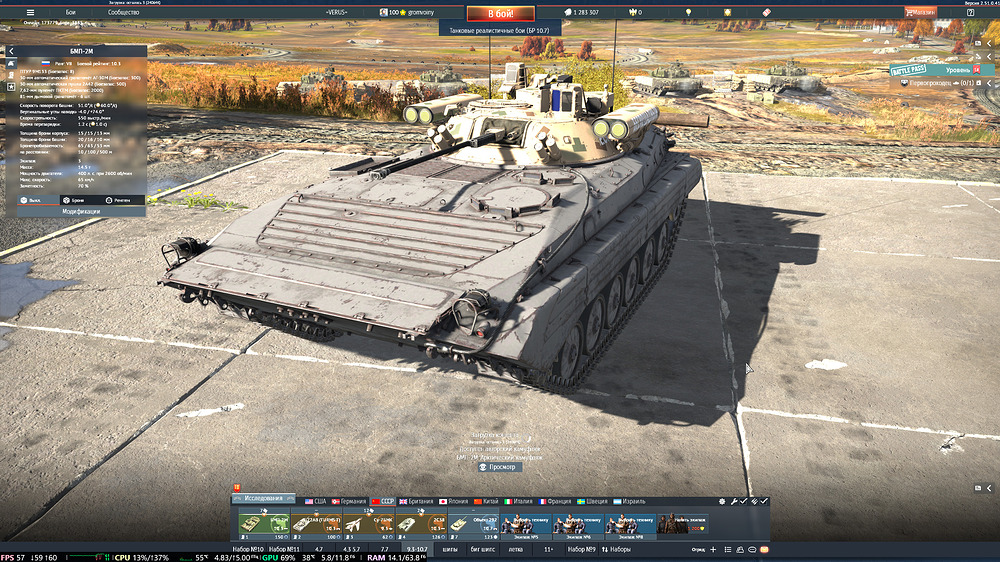1000x562 pixels.
Task: Select the Объект 292 vehicle slot
Action: (473, 524)
